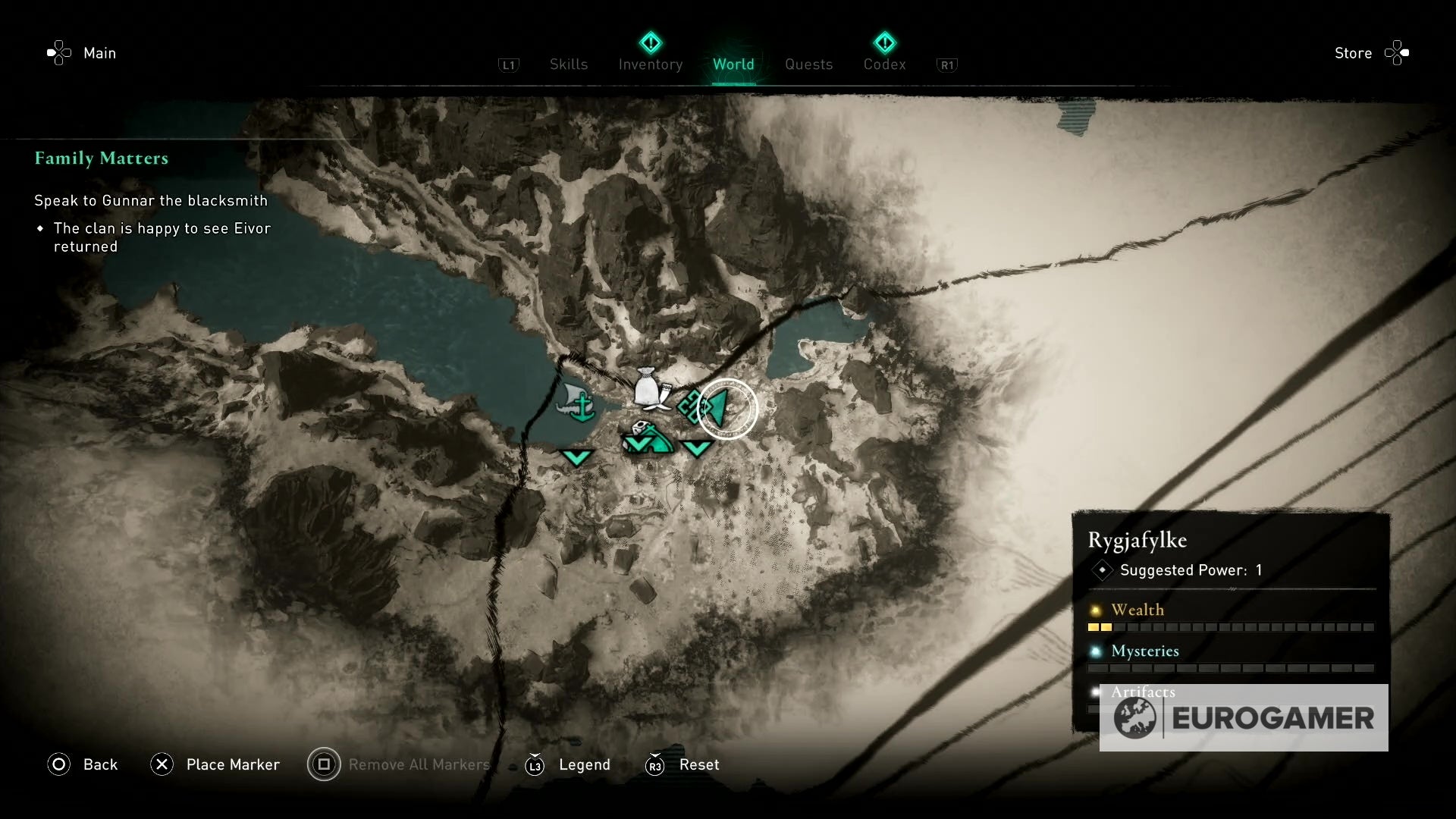Click the Wealth progress bar
Image resolution: width=1456 pixels, height=819 pixels.
pyautogui.click(x=1228, y=628)
